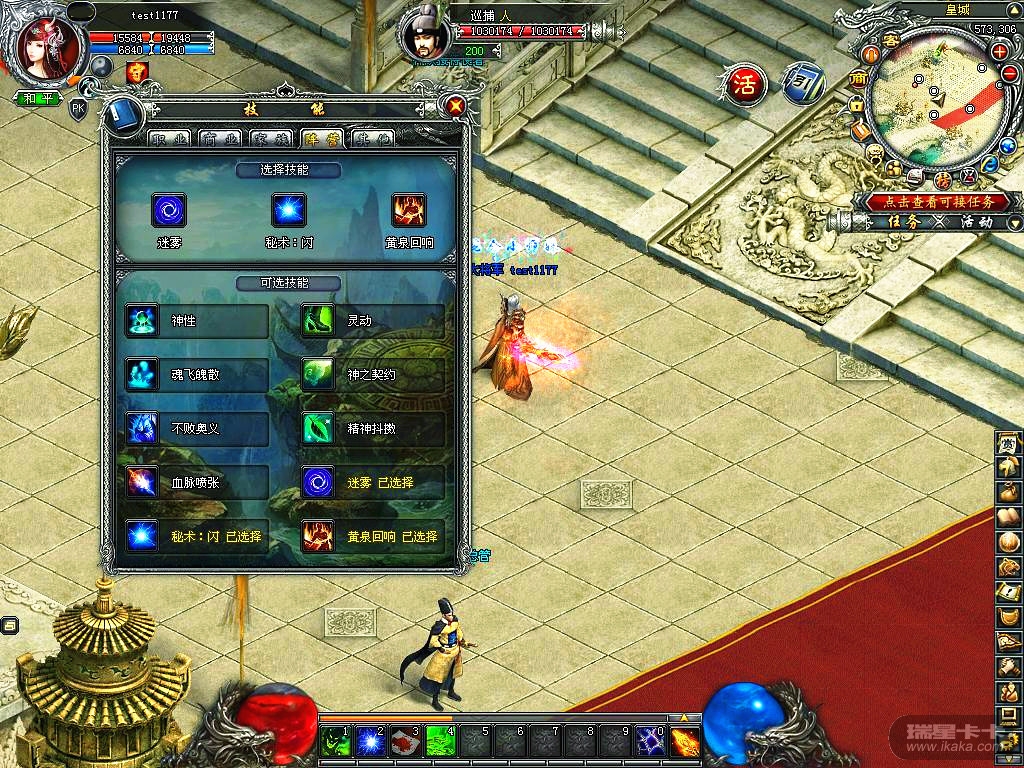Click the 商 shop icon beside minimap
The image size is (1024, 768).
point(857,79)
